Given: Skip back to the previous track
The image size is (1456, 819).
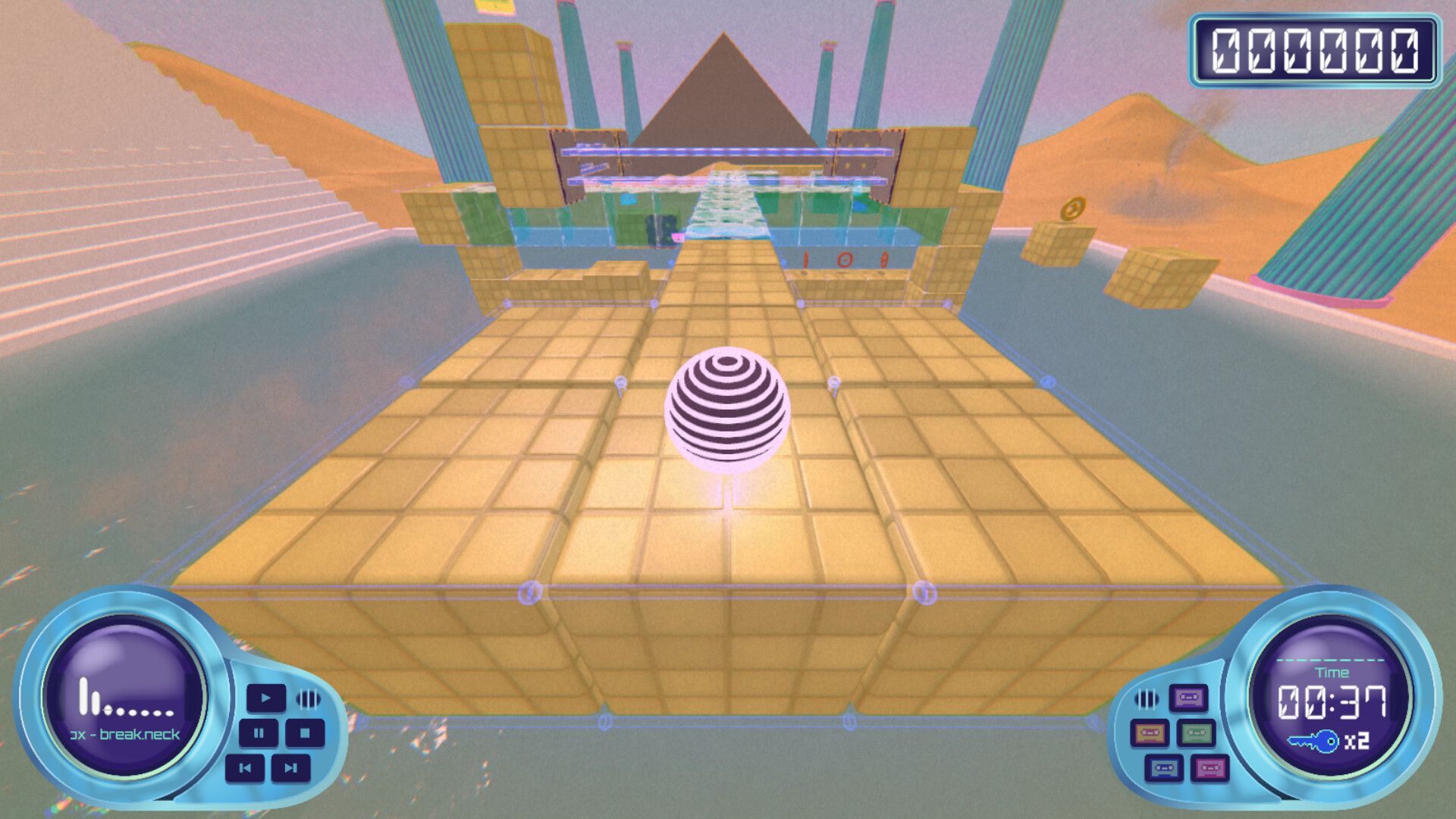Looking at the screenshot, I should [245, 768].
